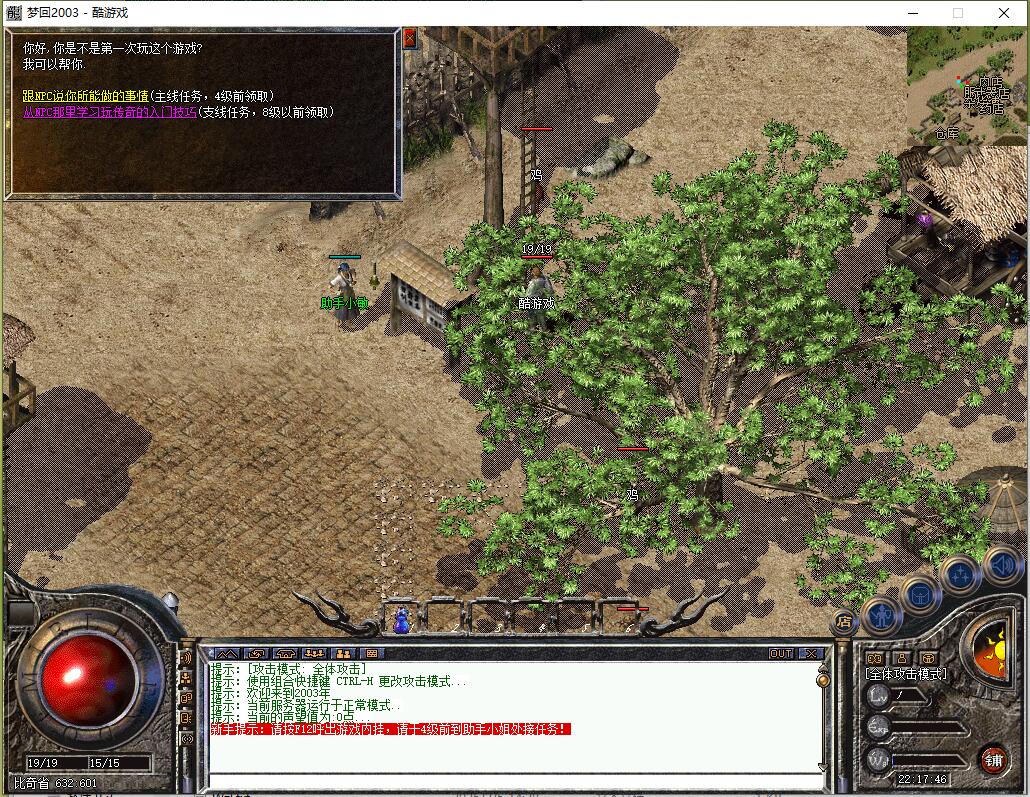1030x797 pixels.
Task: Close the game window
Action: [1004, 13]
